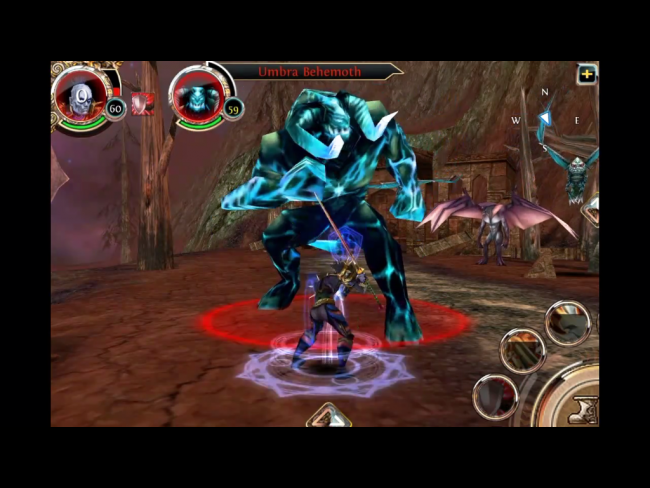
Task: Open the compass minimap
Action: pos(545,121)
